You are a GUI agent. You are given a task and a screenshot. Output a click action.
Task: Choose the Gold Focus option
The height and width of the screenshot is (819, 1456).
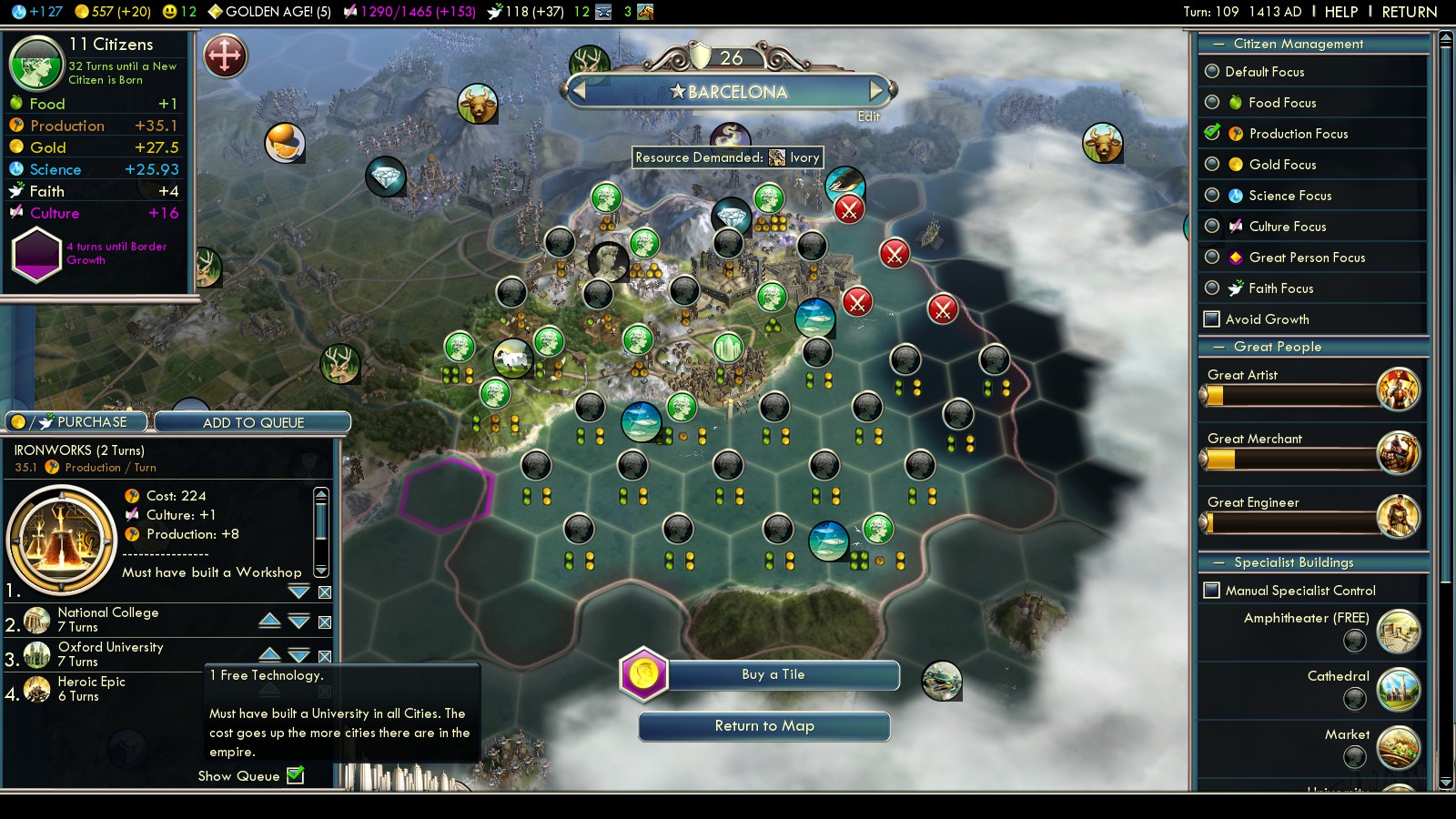pos(1212,165)
